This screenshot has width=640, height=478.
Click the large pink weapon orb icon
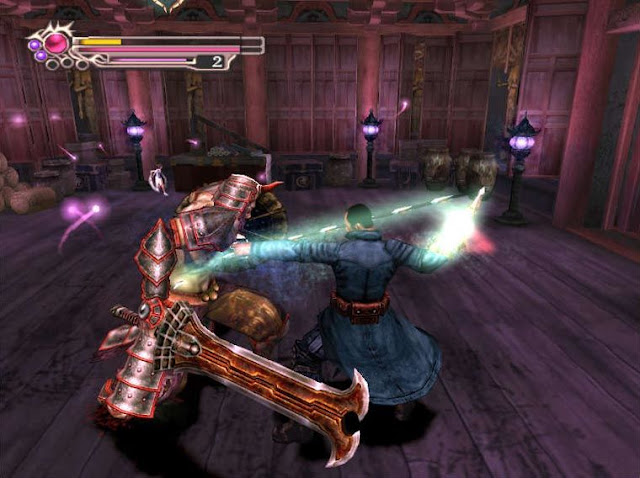(x=56, y=43)
